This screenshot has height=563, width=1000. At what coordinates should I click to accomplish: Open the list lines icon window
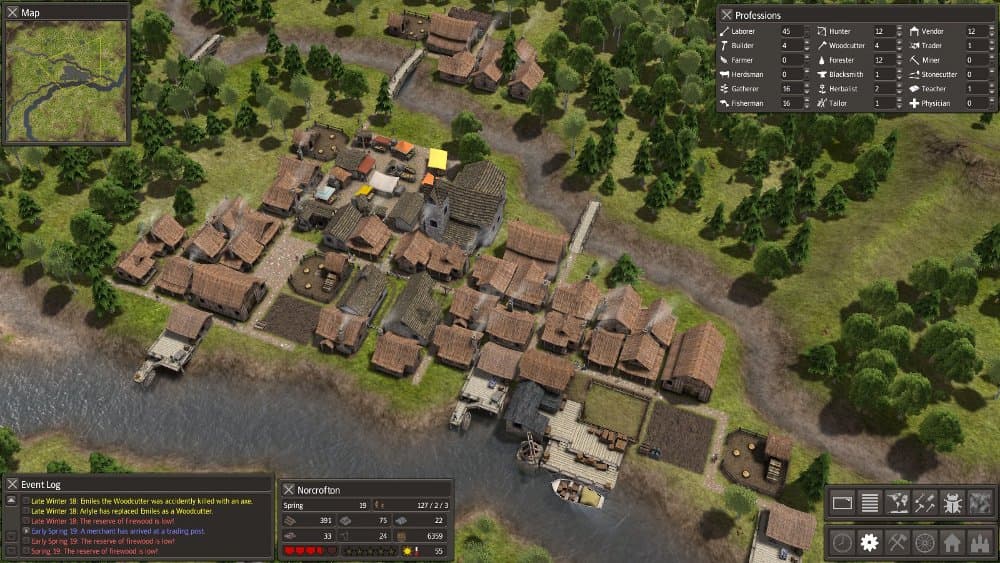[869, 503]
